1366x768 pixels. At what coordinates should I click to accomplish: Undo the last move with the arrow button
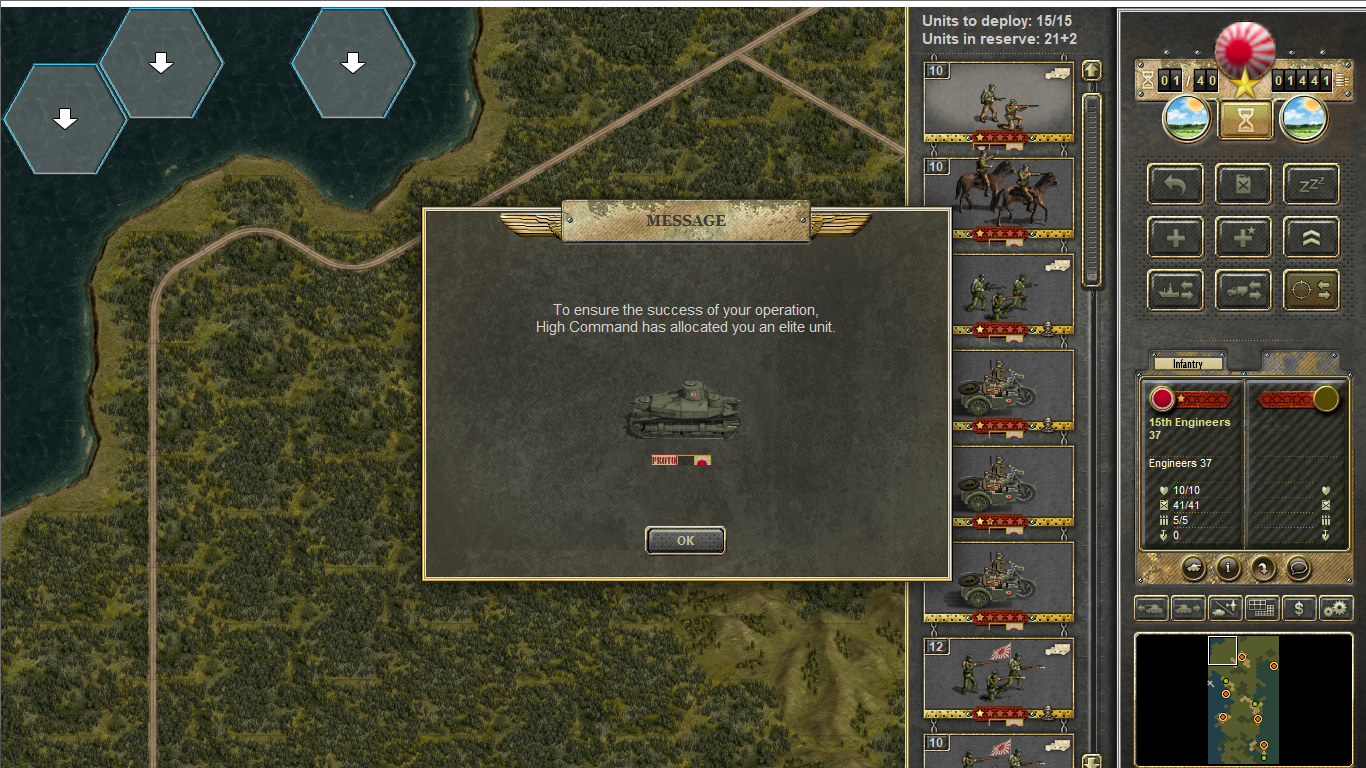click(1175, 185)
